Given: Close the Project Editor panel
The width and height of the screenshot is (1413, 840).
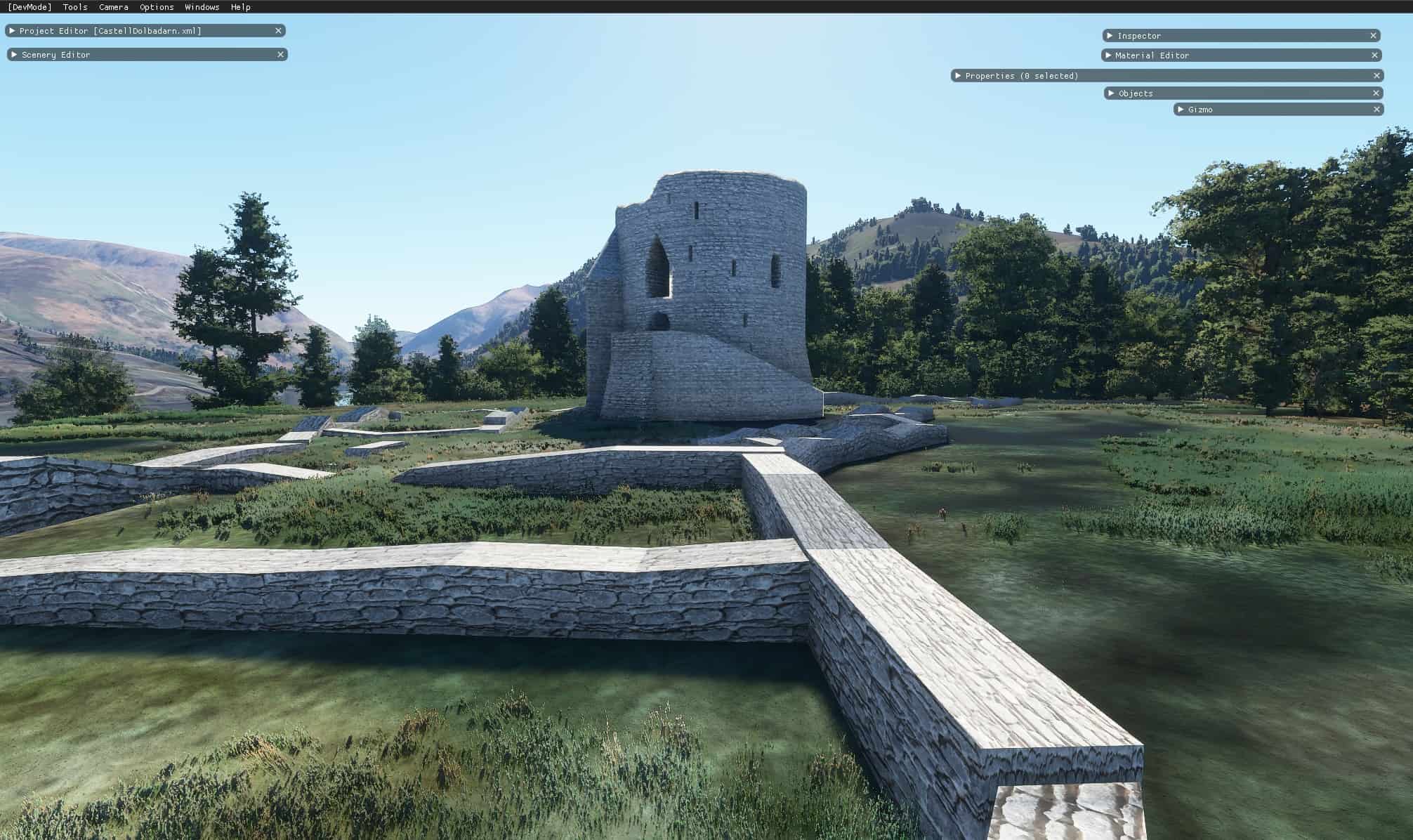Looking at the screenshot, I should 278,31.
